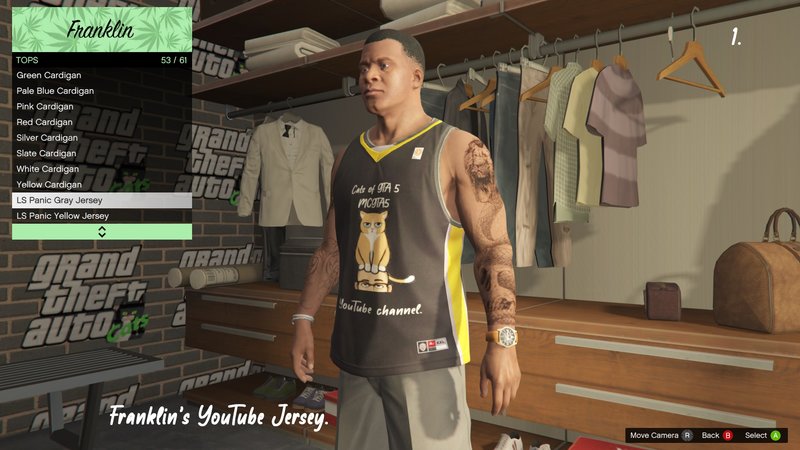Choose the Yellow Cardigan
The image size is (800, 450).
(101, 185)
